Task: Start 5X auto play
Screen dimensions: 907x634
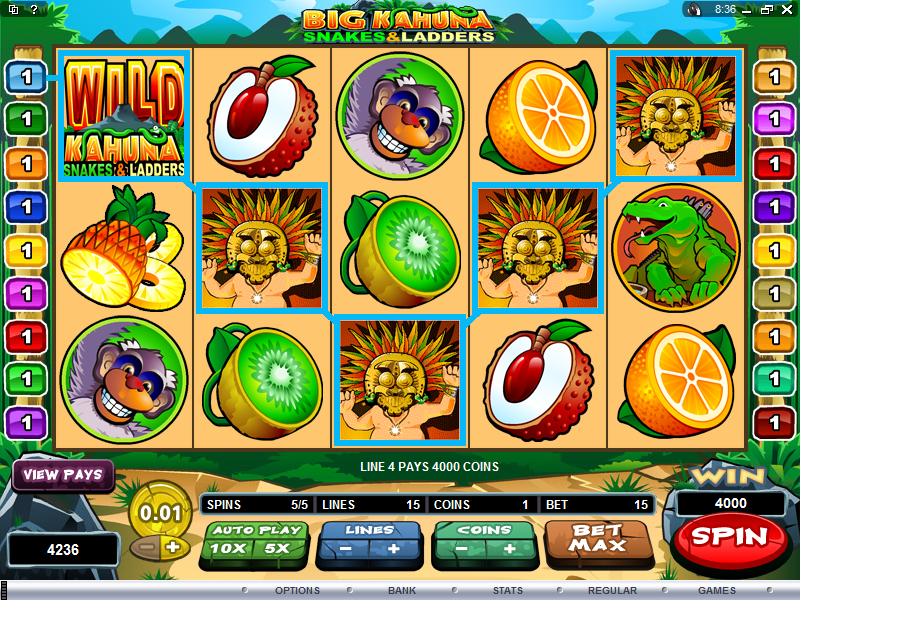Action: 277,548
